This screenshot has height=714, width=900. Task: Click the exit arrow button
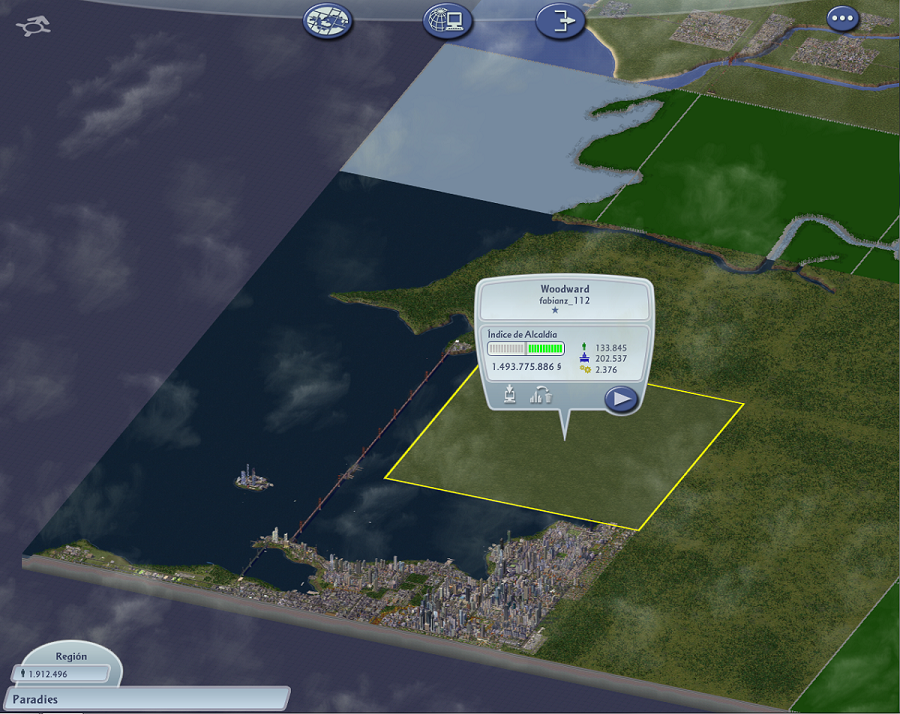560,20
